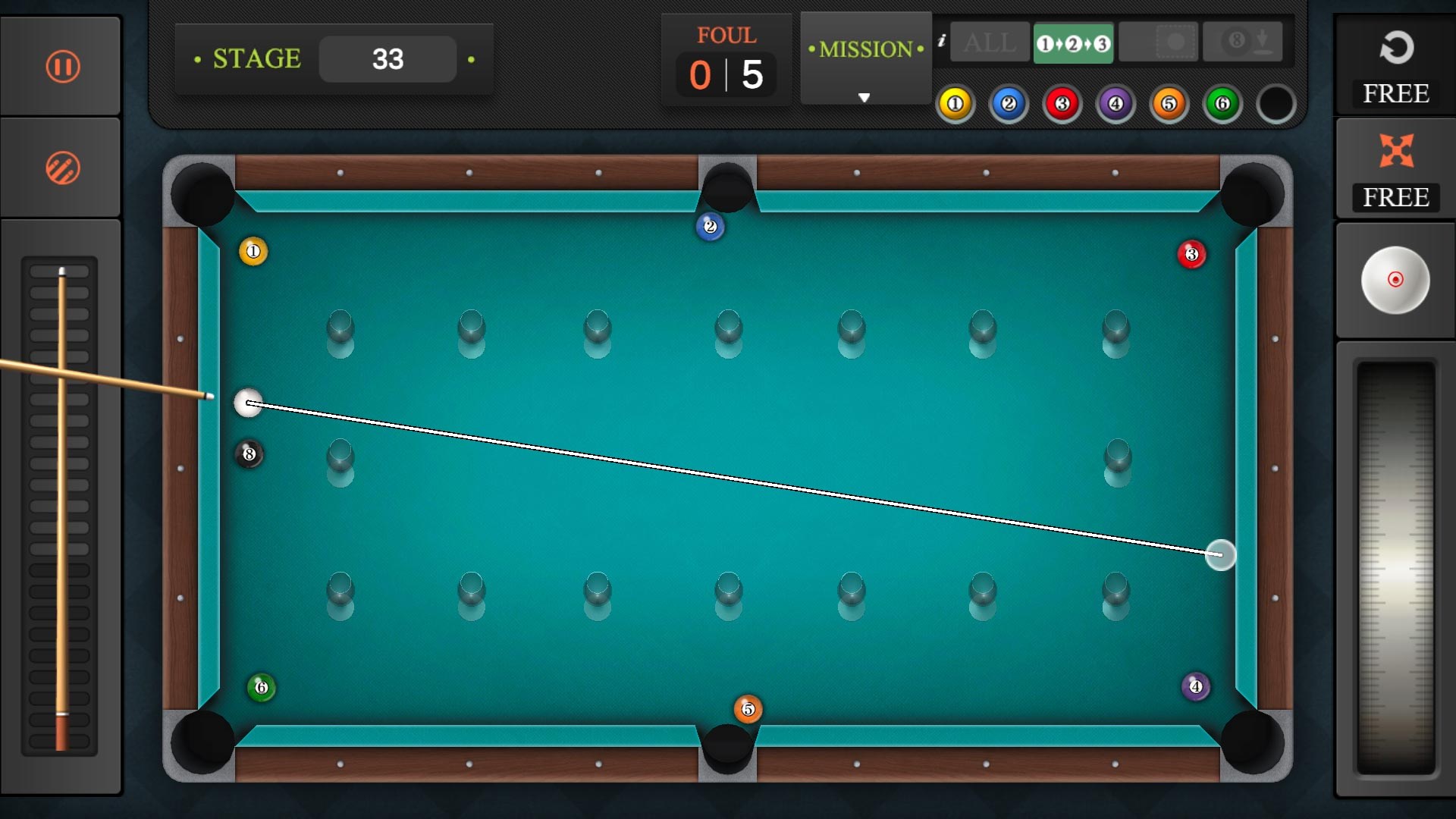
Task: Select the 8-ball drop mission mode icon
Action: 1243,42
